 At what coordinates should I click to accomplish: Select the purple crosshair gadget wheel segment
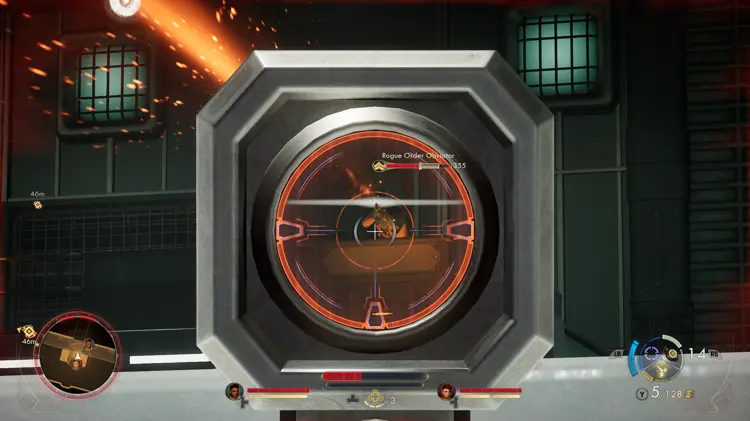tap(653, 353)
